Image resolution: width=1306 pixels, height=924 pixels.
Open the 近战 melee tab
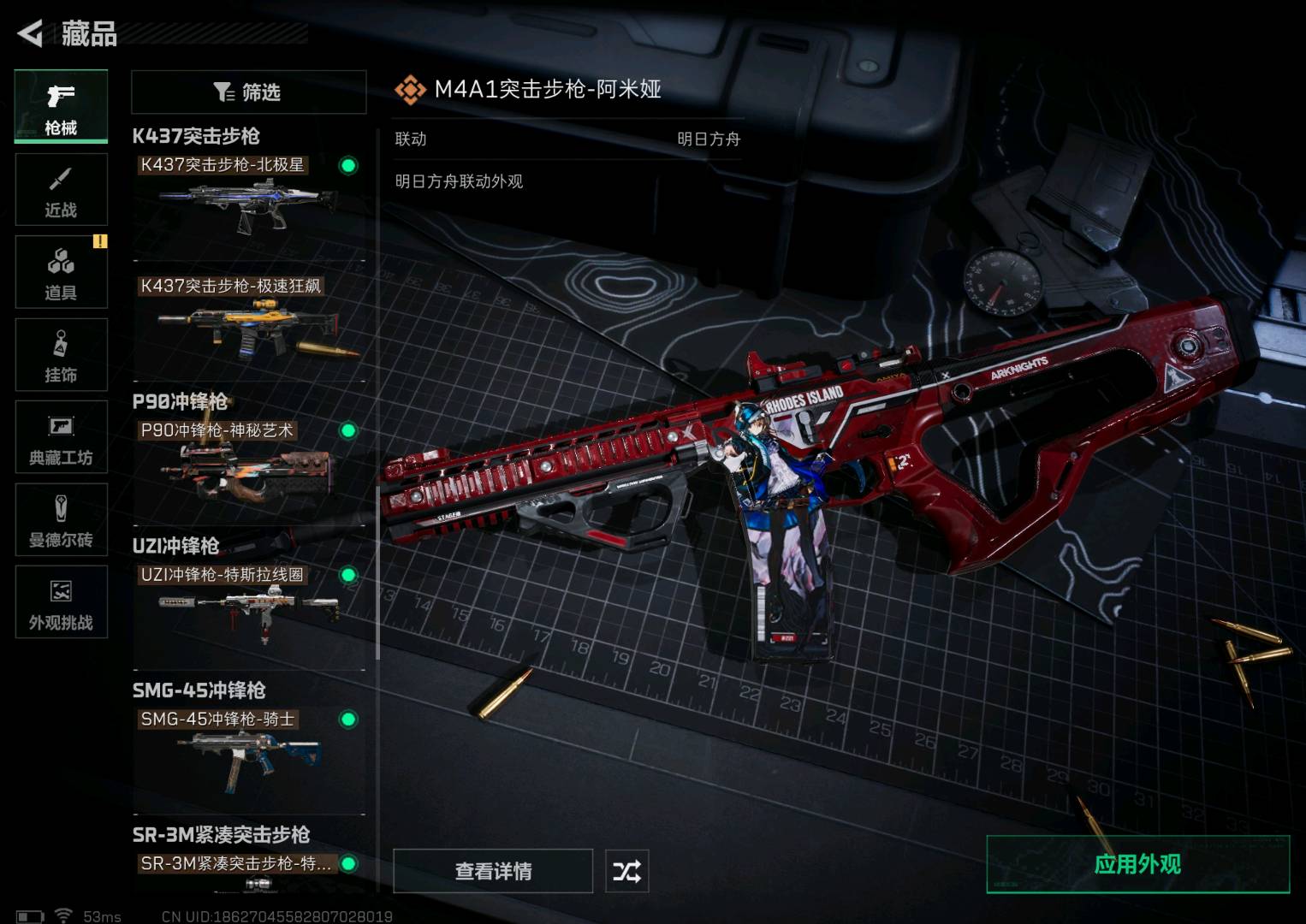click(x=61, y=190)
